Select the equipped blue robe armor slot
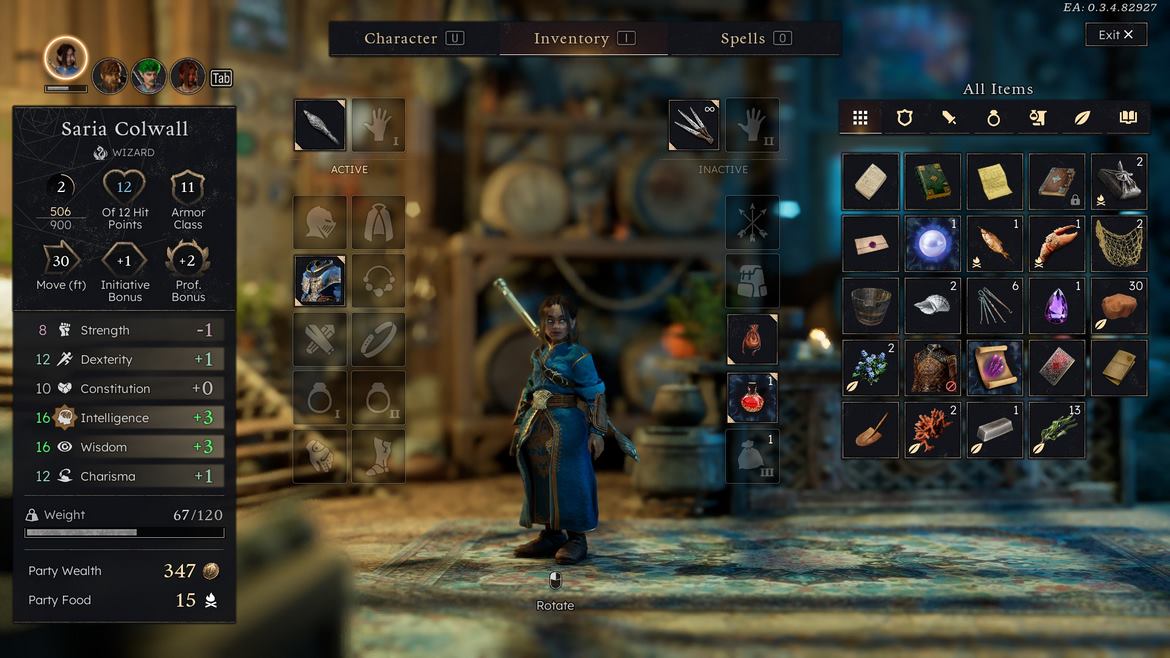This screenshot has height=658, width=1170. click(x=320, y=281)
